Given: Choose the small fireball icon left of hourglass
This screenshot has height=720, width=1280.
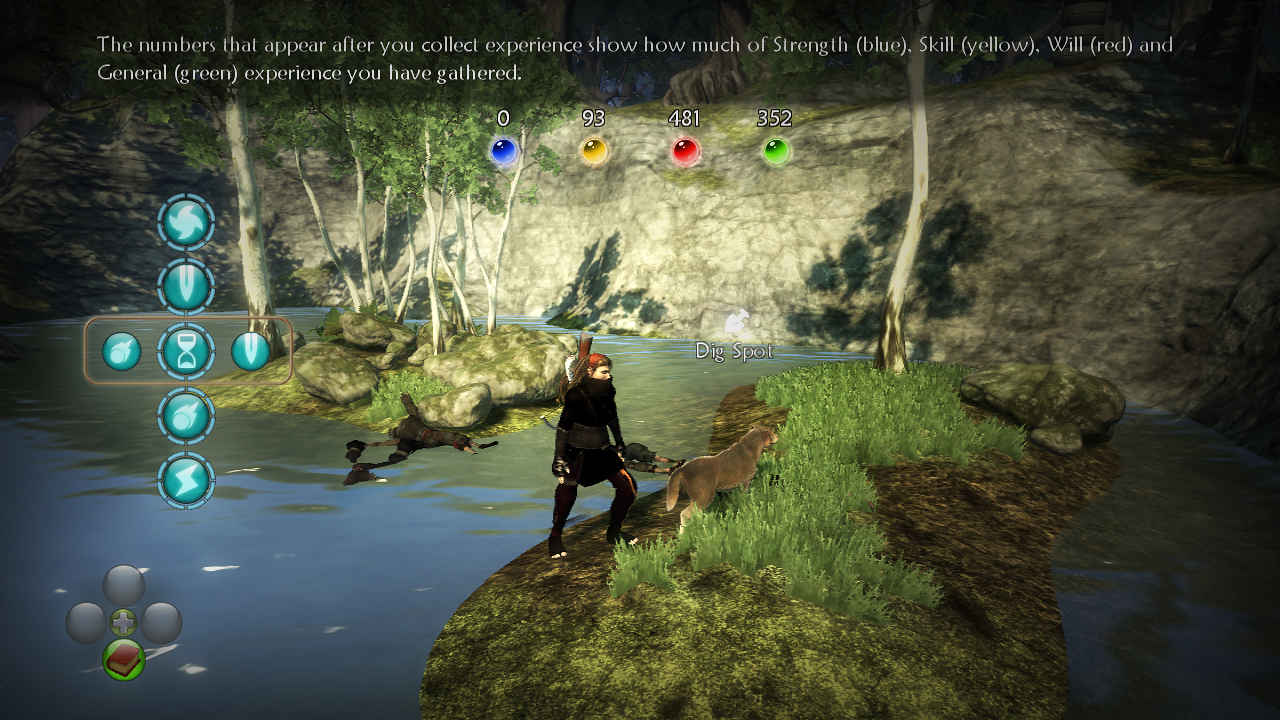Looking at the screenshot, I should 122,351.
